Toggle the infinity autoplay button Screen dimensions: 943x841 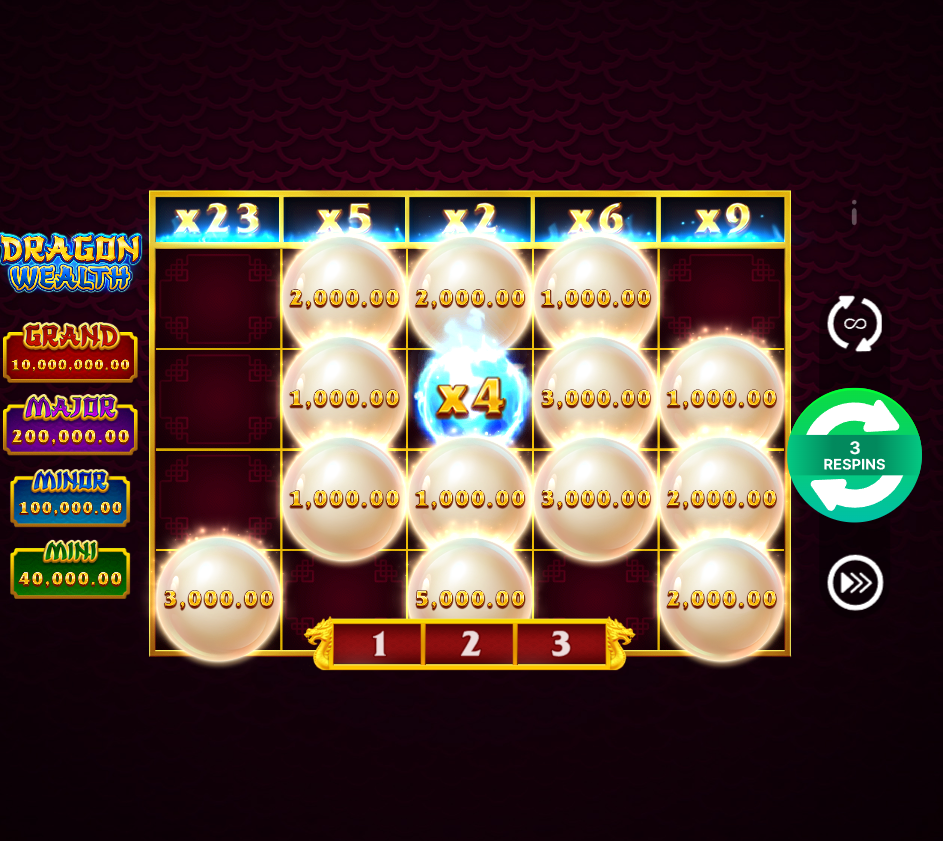pyautogui.click(x=854, y=324)
